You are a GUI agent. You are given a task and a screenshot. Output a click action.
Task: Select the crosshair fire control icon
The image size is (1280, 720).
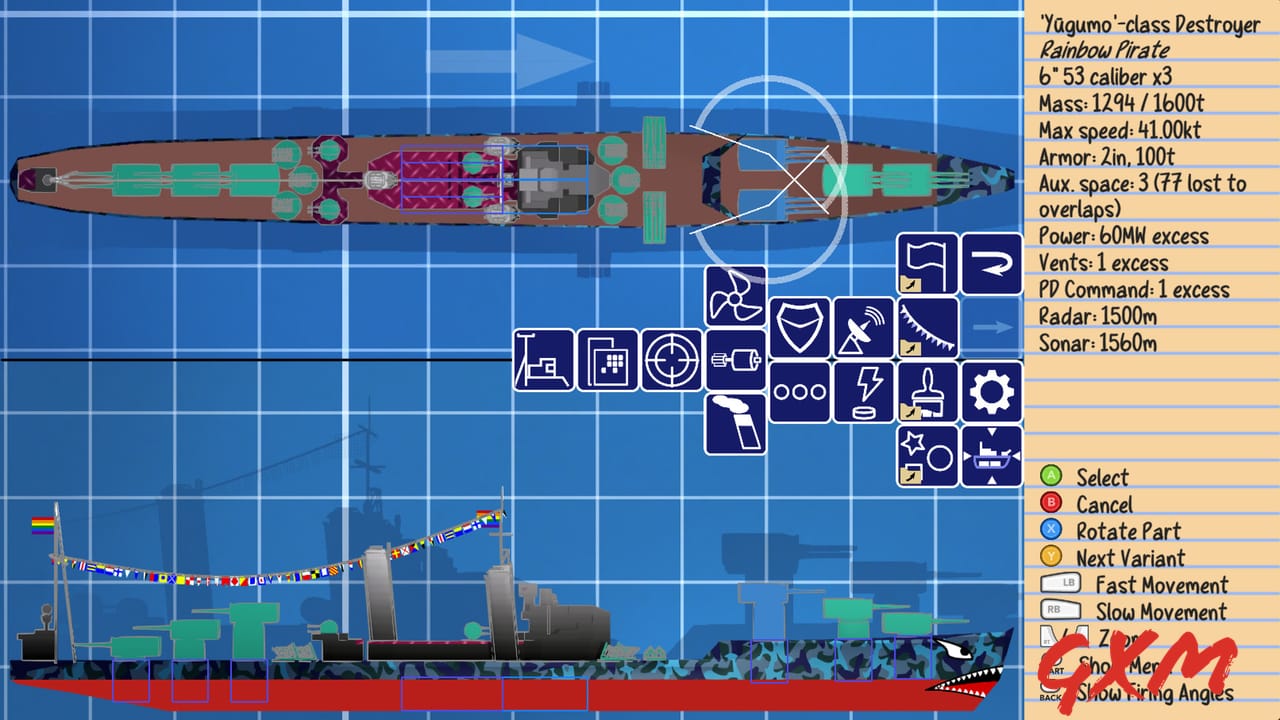pyautogui.click(x=671, y=361)
